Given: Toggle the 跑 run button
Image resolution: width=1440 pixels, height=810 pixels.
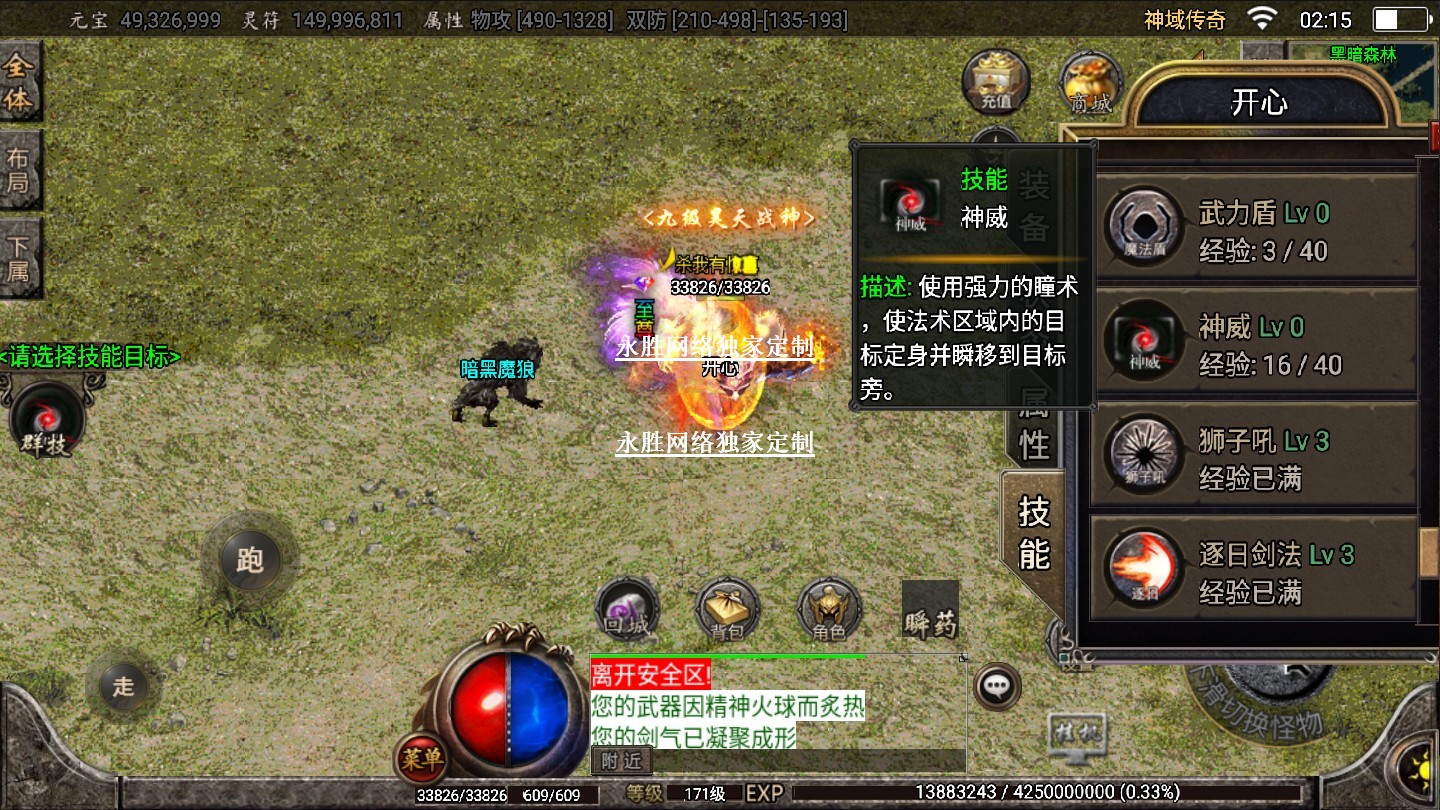Looking at the screenshot, I should tap(249, 559).
